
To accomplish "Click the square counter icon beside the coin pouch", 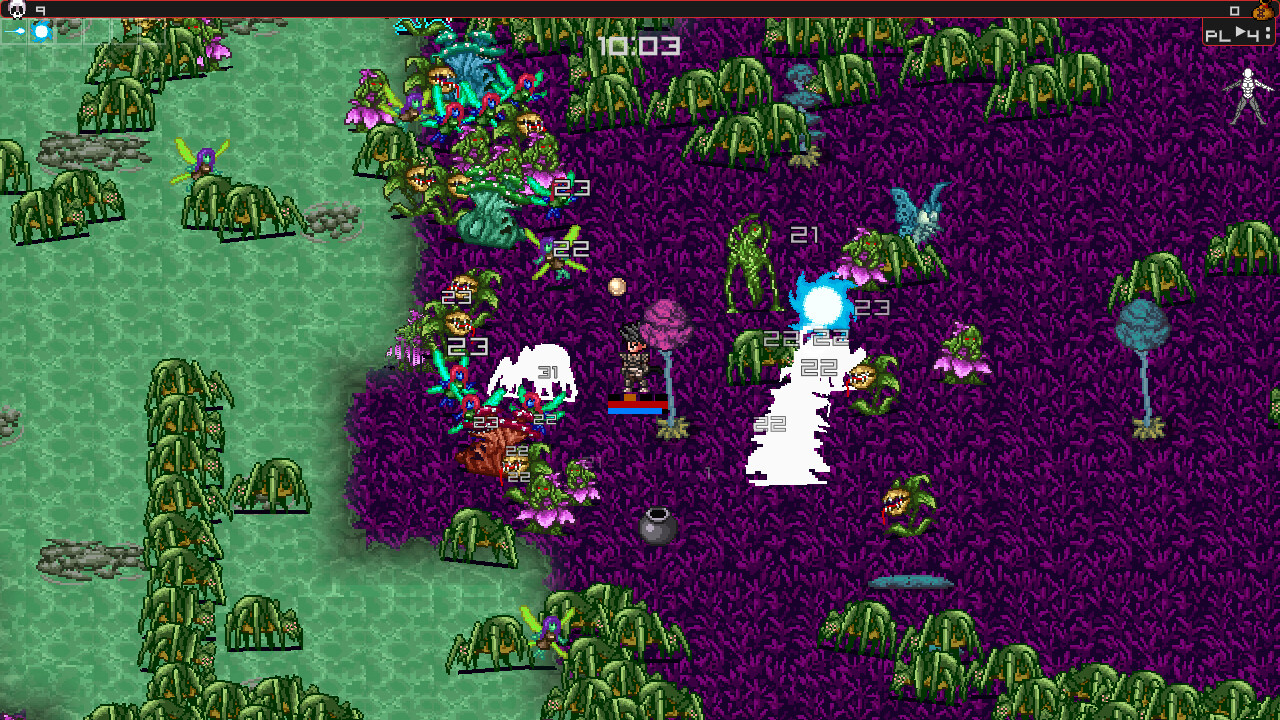I will [1235, 11].
